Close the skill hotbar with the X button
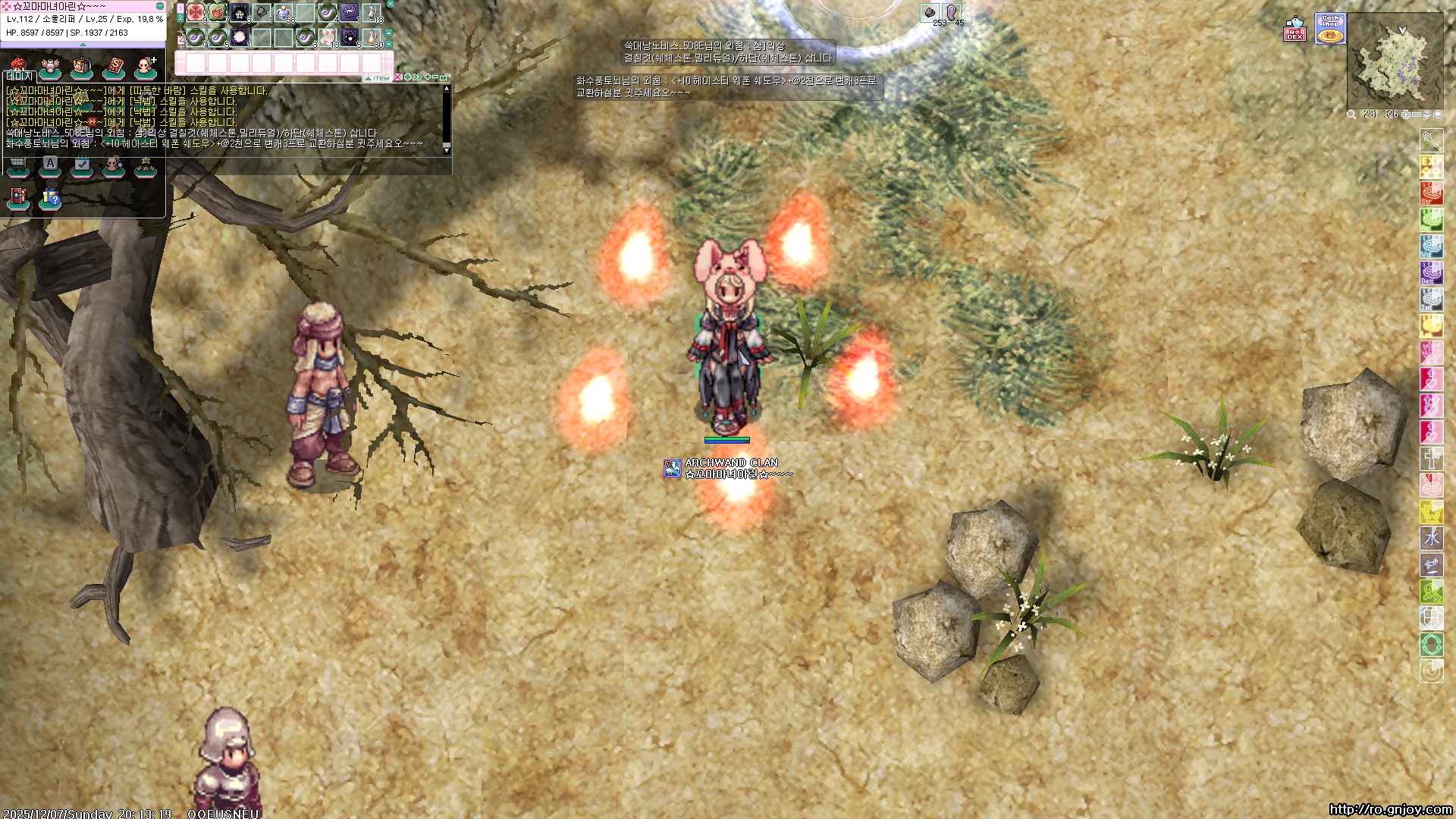The width and height of the screenshot is (1456, 819). click(391, 4)
